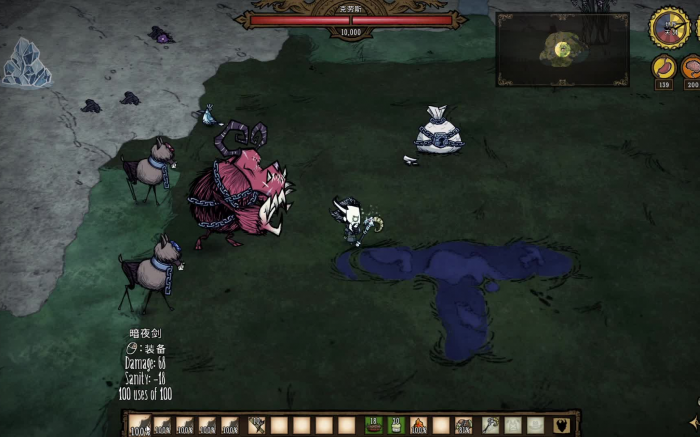700x437 pixels.
Task: Select the stomach hunger meter icon
Action: [x=662, y=67]
